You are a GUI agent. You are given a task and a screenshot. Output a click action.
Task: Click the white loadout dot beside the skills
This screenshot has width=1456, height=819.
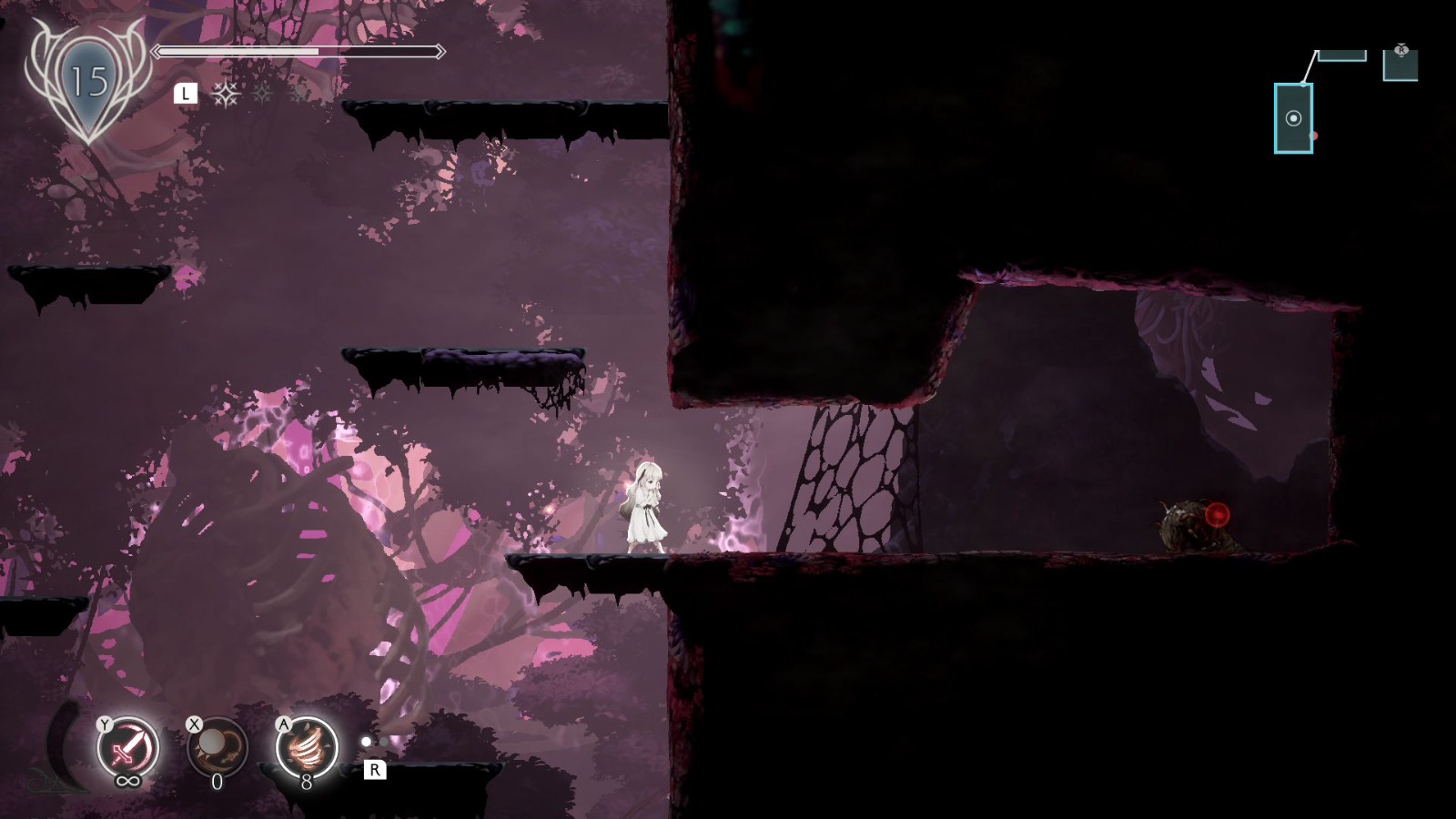[x=367, y=742]
